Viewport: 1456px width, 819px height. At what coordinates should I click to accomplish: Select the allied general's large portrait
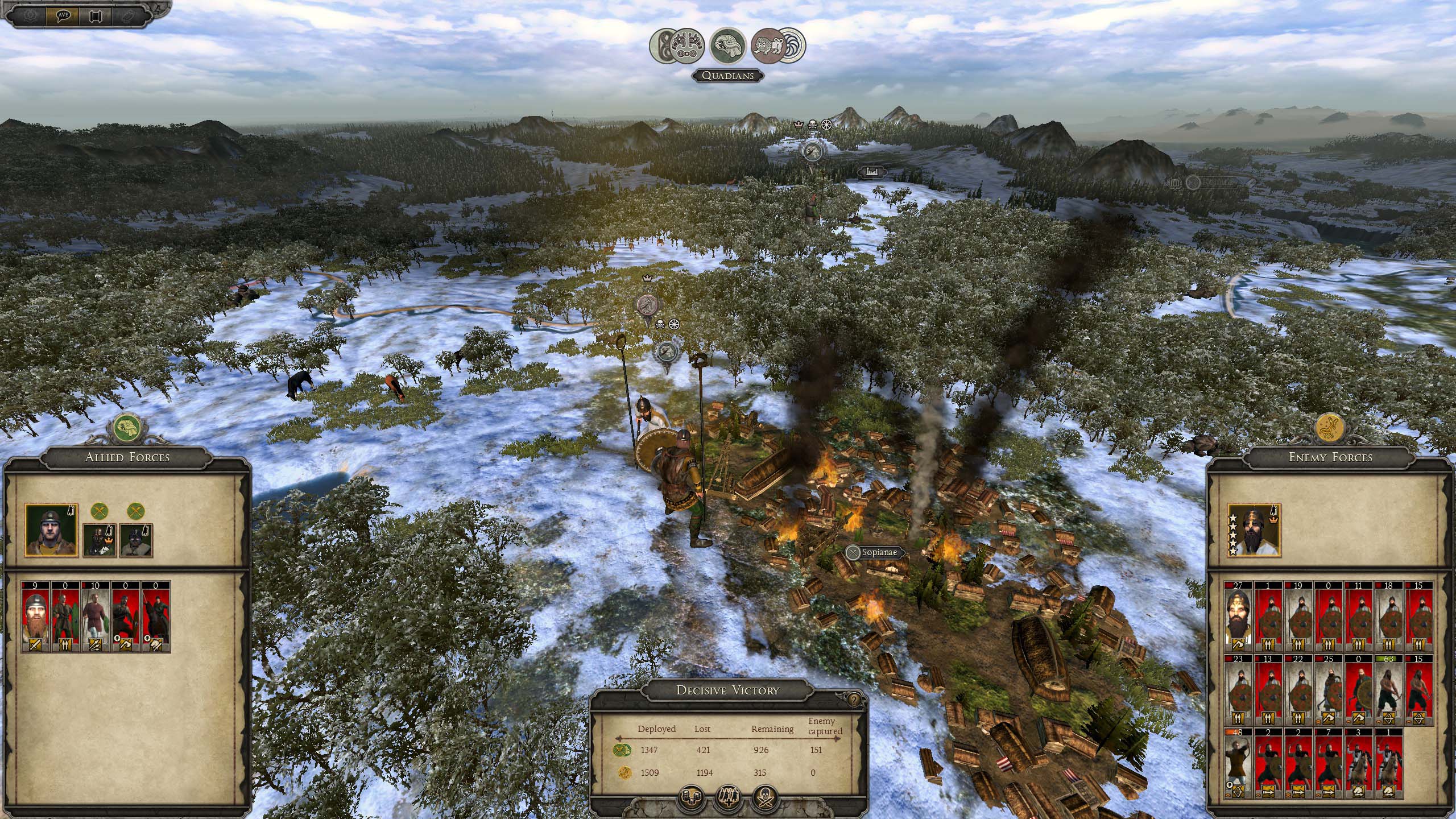tap(52, 531)
